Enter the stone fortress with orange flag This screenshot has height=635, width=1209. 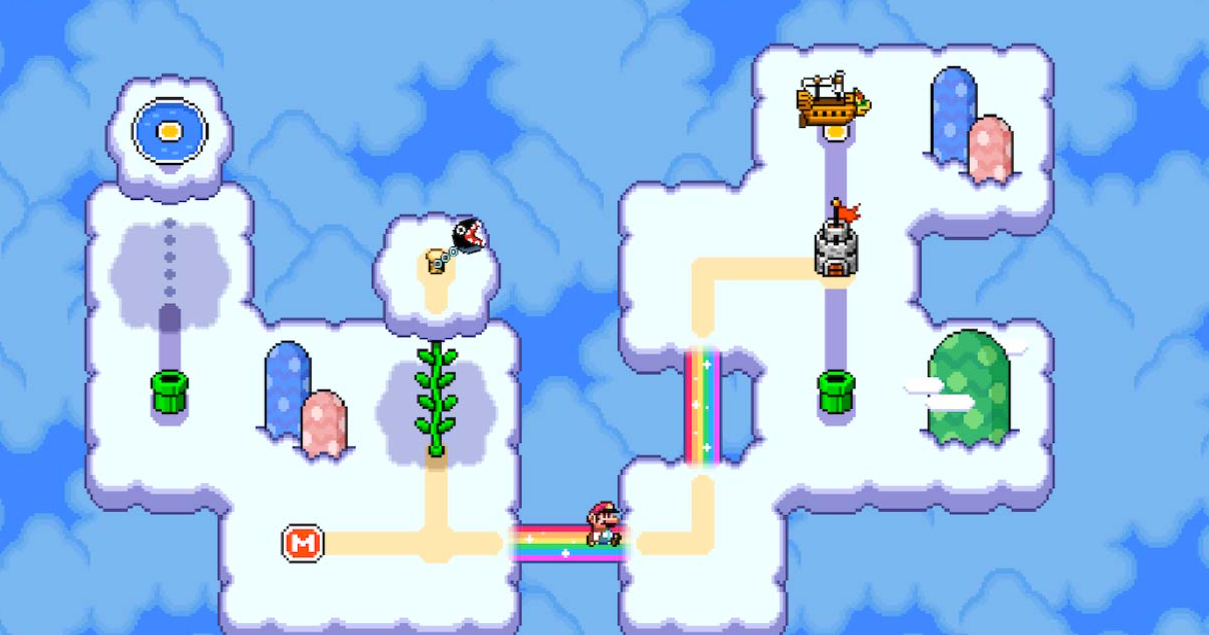pos(835,244)
